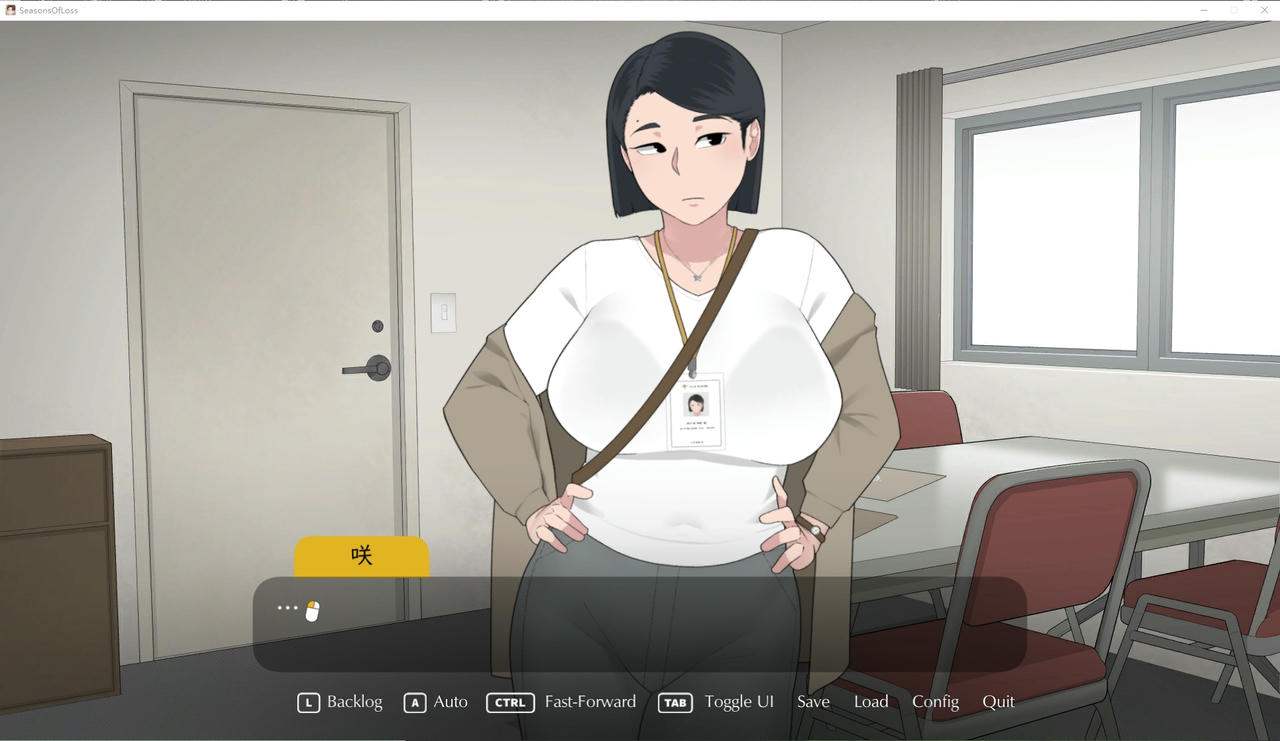Activate Fast-Forward to skip text

590,702
